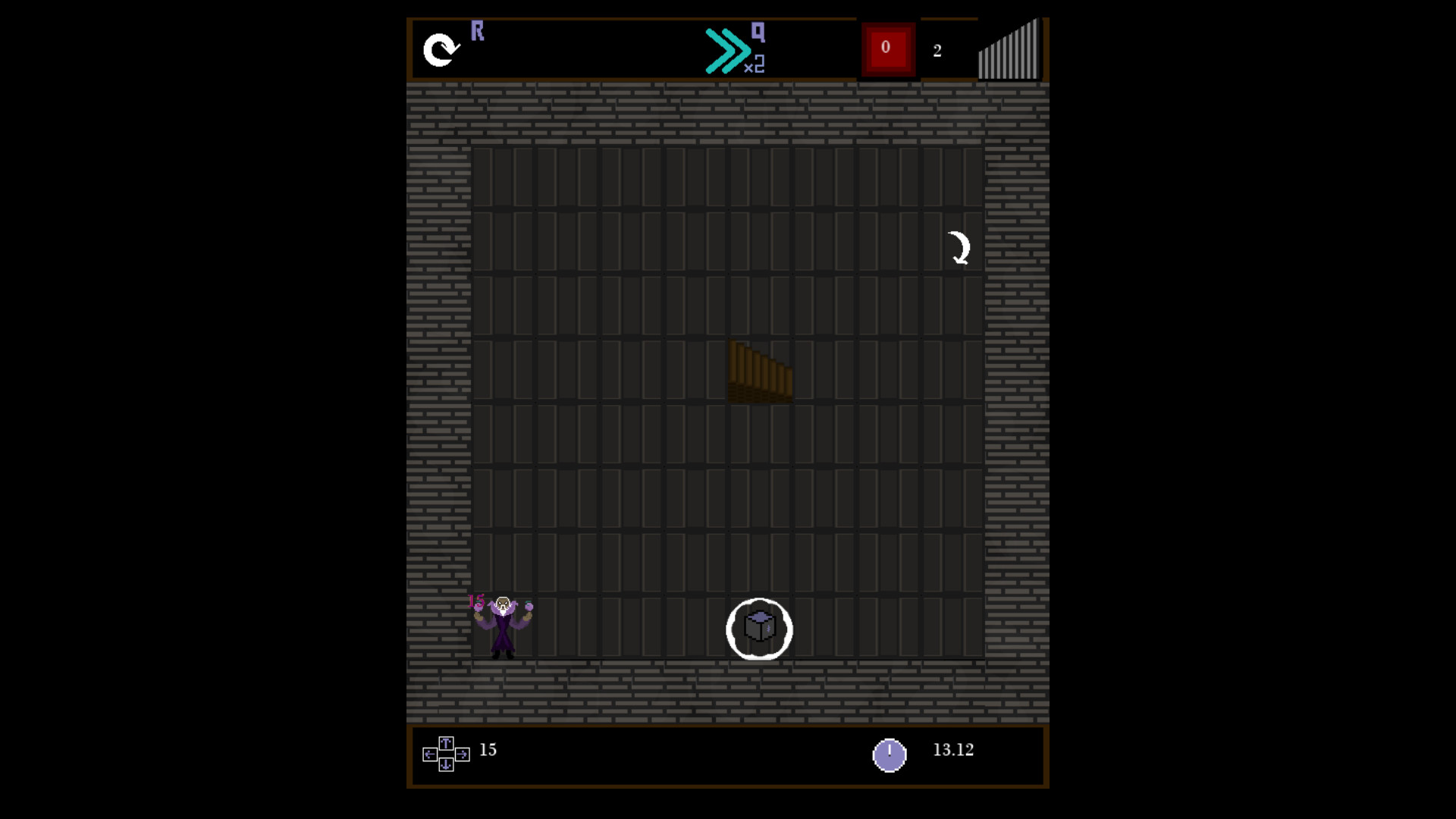Viewport: 1456px width, 819px height.
Task: Click the 13.12 time readout
Action: click(x=952, y=751)
